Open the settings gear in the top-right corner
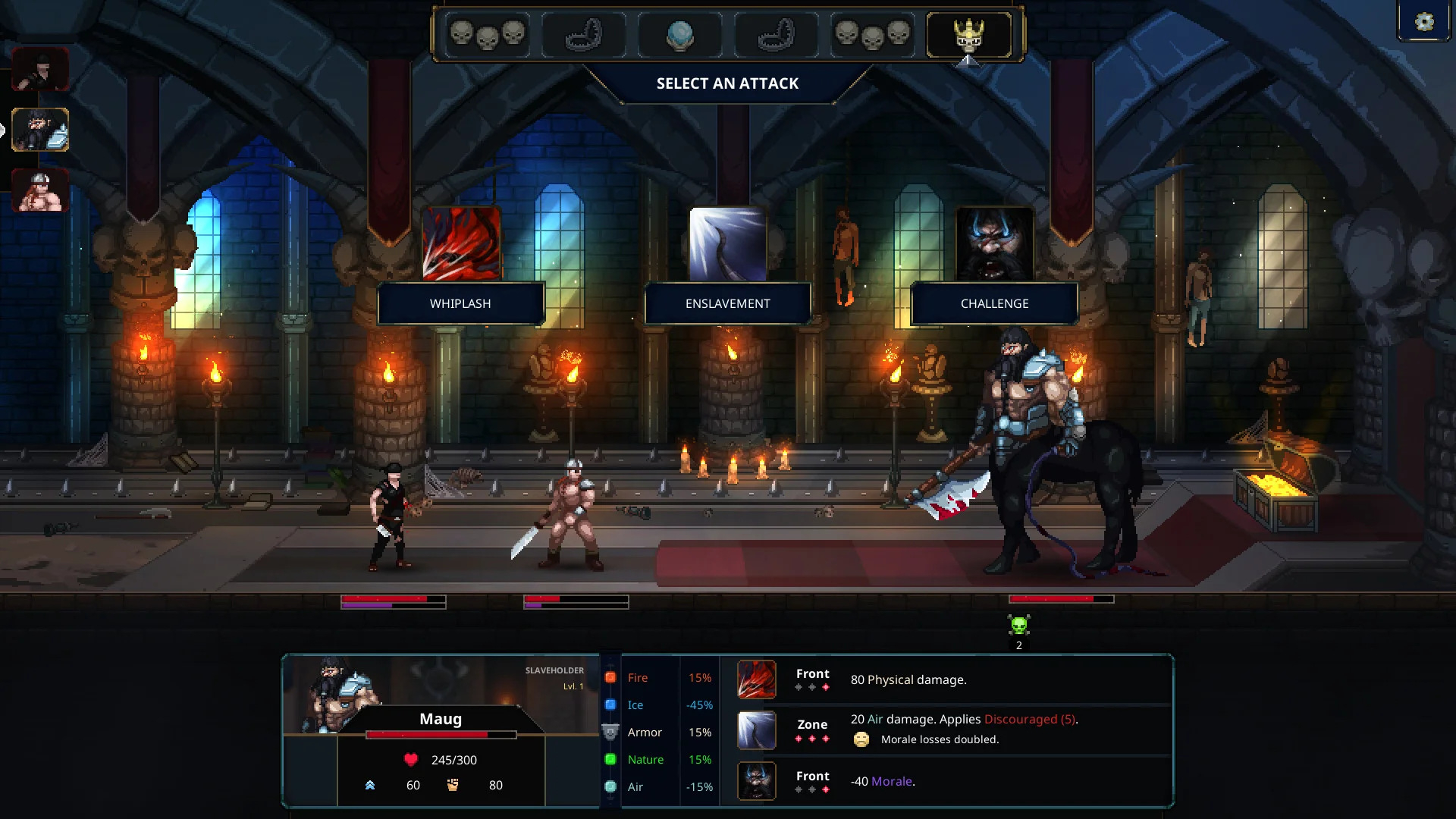The image size is (1456, 819). (1423, 20)
